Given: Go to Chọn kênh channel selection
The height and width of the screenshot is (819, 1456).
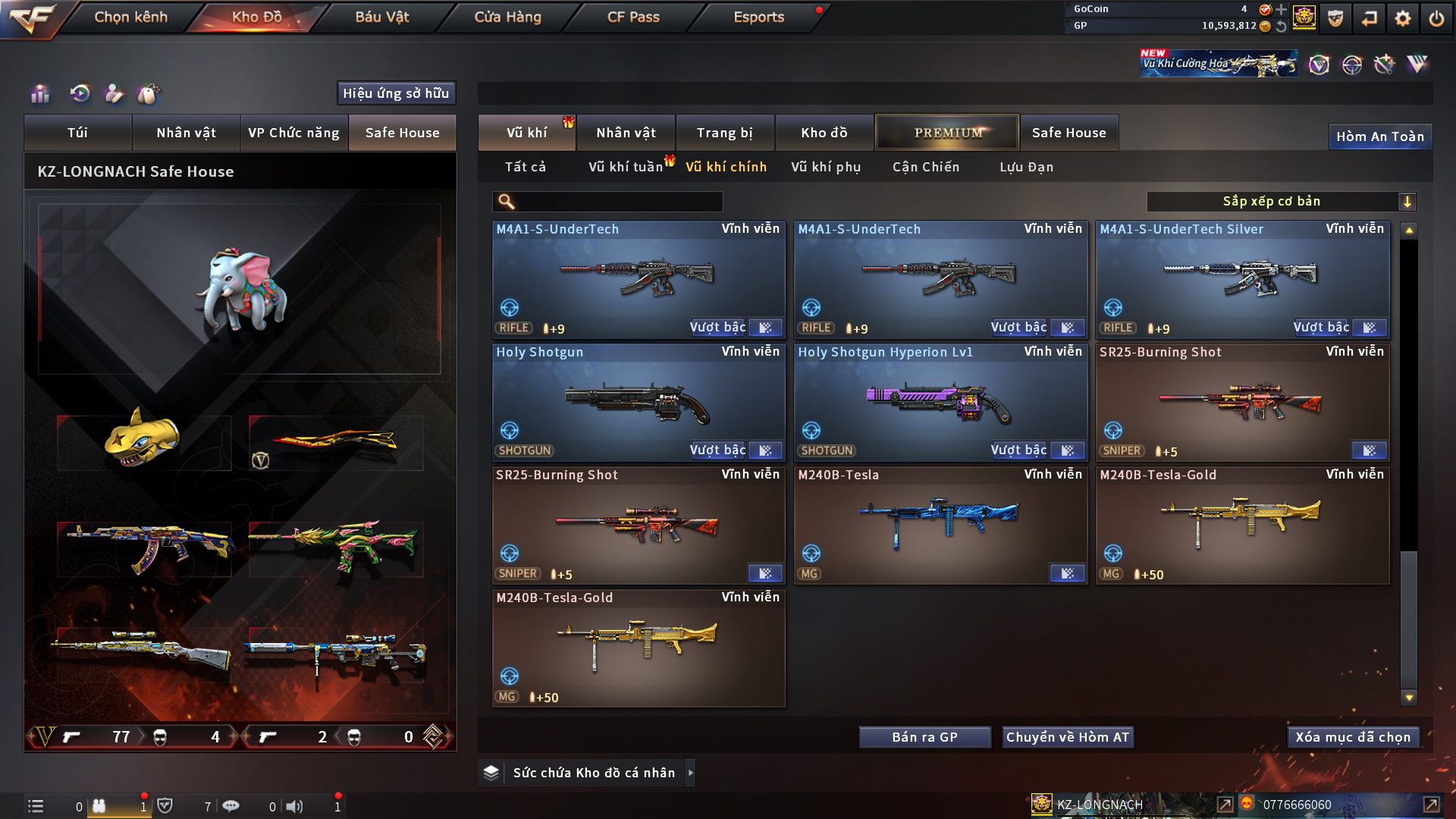Looking at the screenshot, I should click(130, 17).
